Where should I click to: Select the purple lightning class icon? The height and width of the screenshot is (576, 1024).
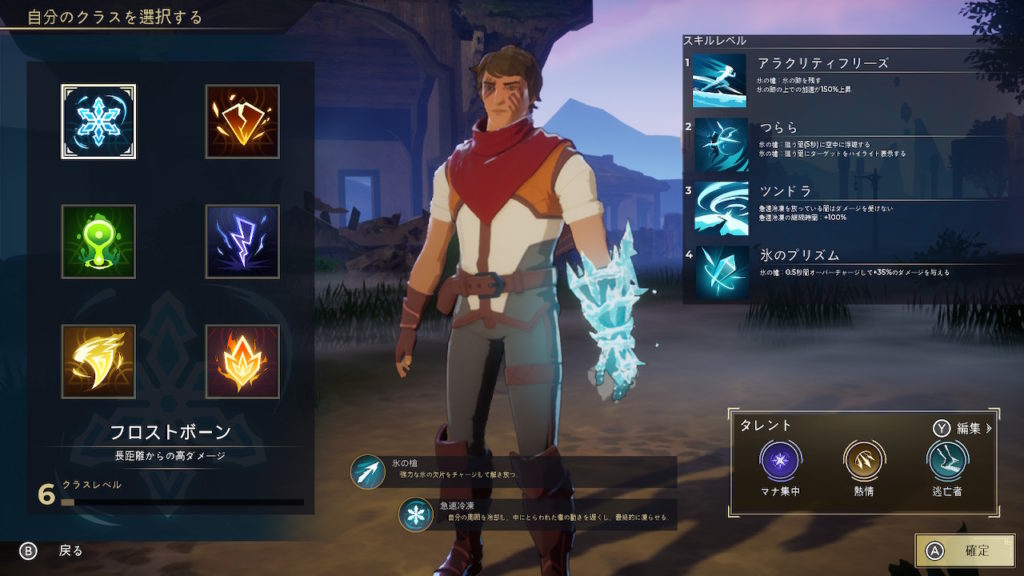coord(242,241)
